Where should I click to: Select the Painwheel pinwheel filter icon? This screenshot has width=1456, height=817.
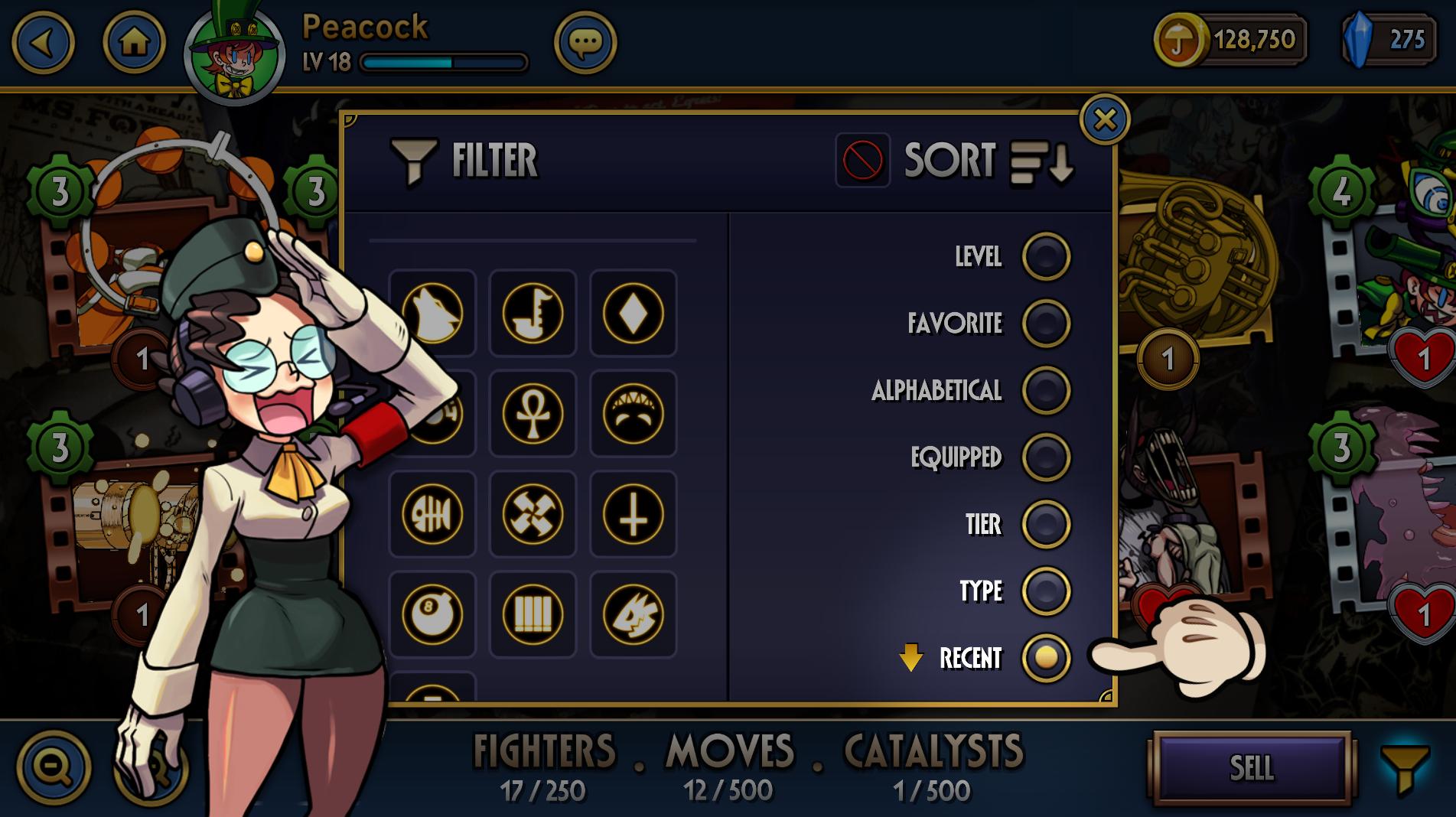[x=532, y=514]
